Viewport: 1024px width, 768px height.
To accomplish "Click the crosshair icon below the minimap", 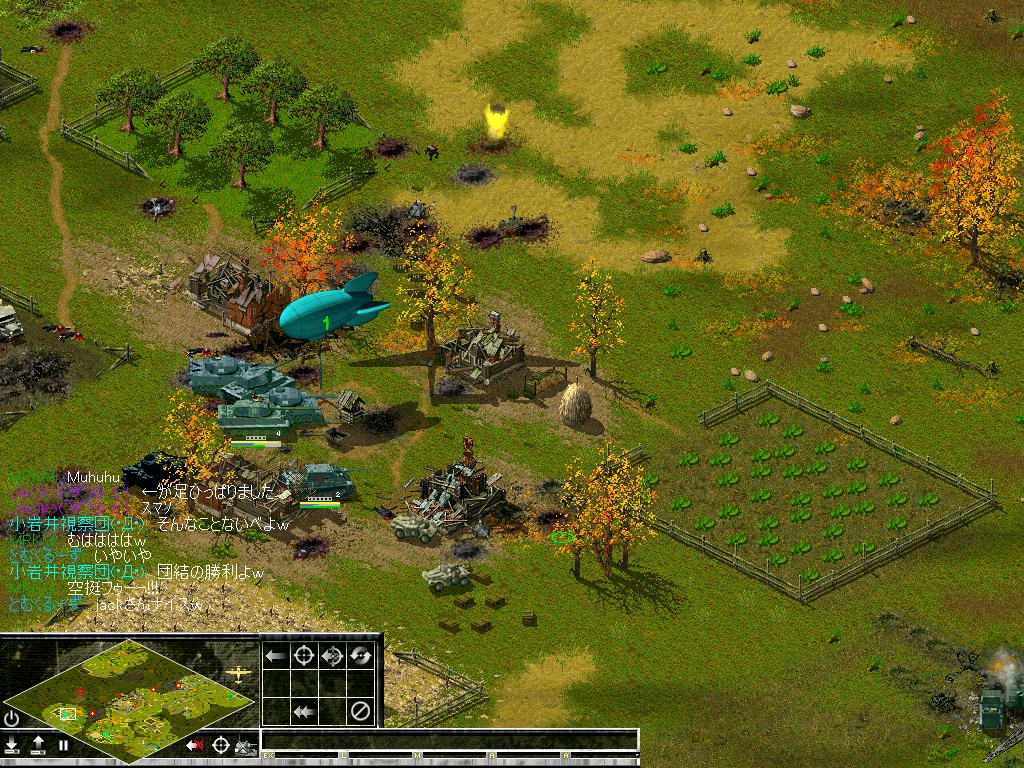I will 220,745.
